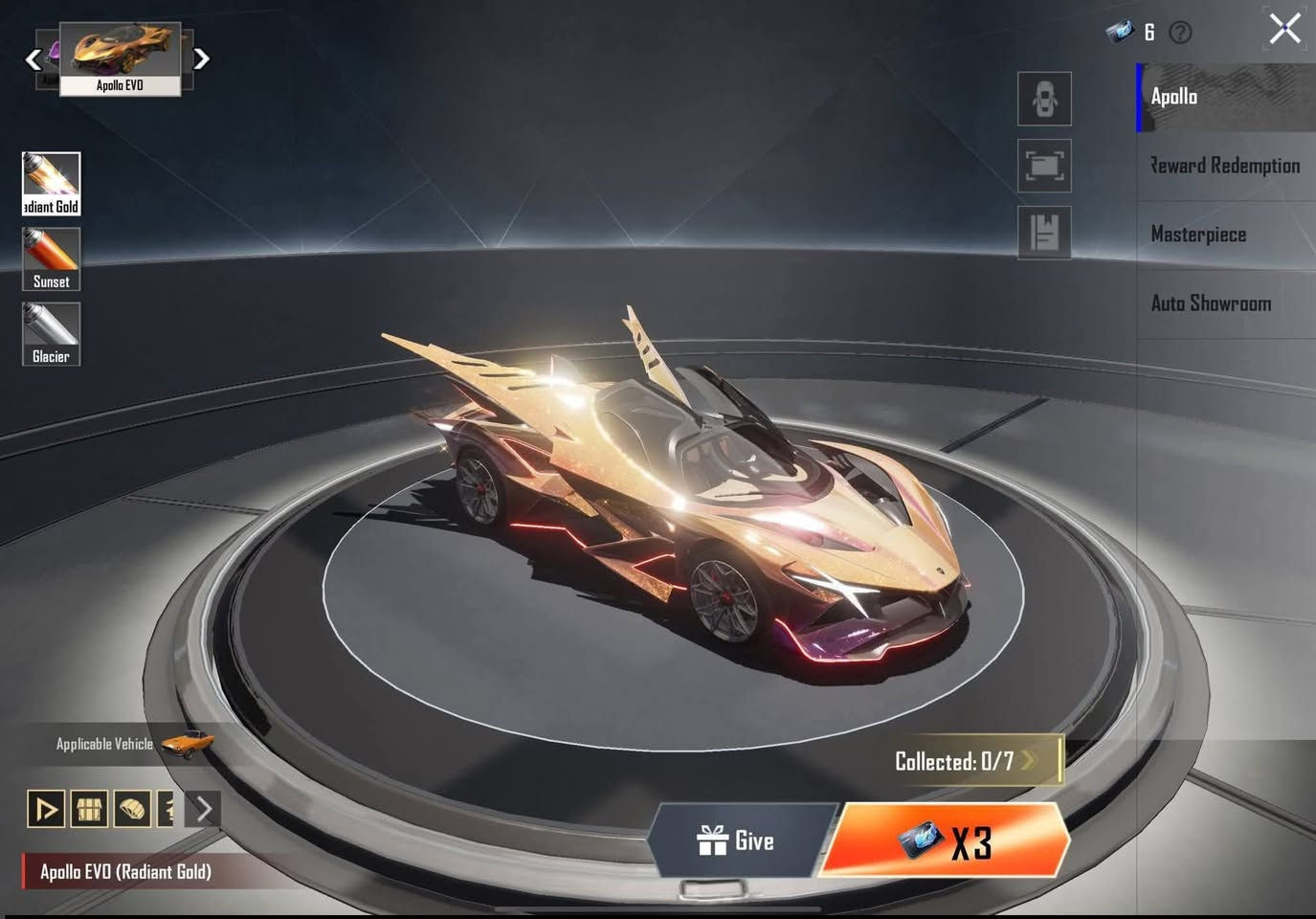
Task: Click the right arrow to view next vehicle
Action: [202, 59]
